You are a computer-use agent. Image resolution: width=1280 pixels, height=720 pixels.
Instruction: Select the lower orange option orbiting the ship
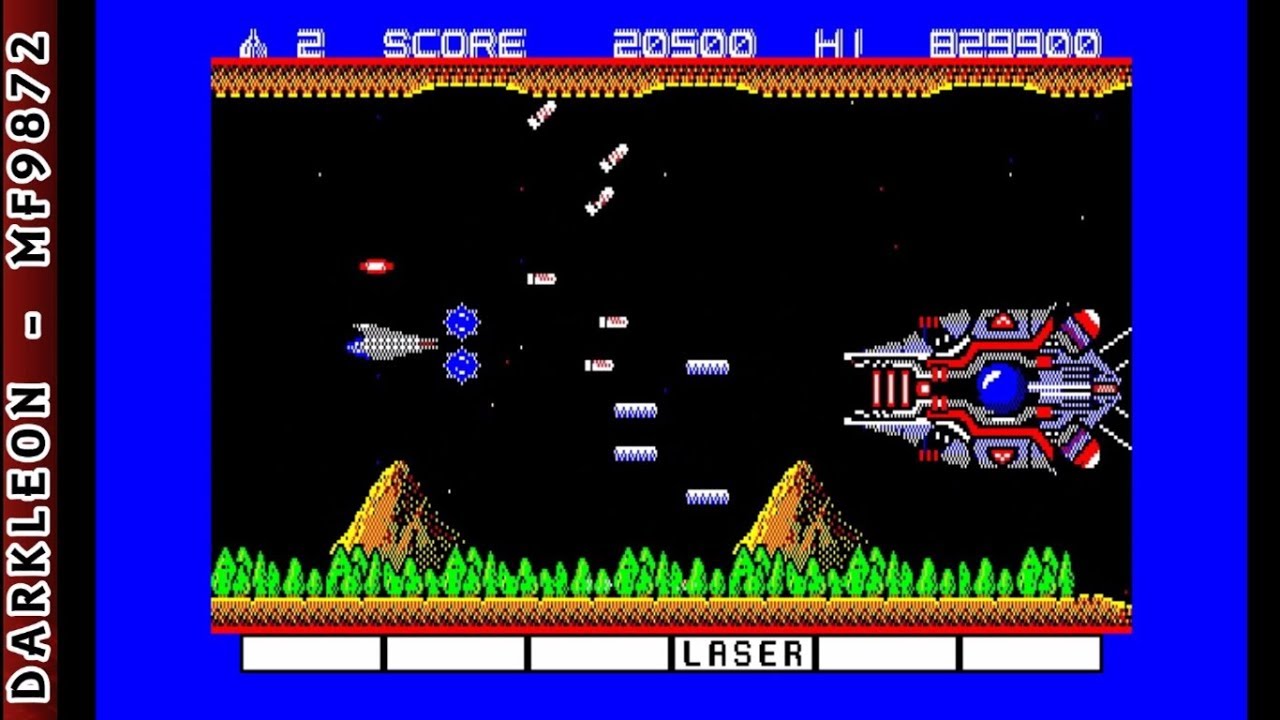[460, 365]
